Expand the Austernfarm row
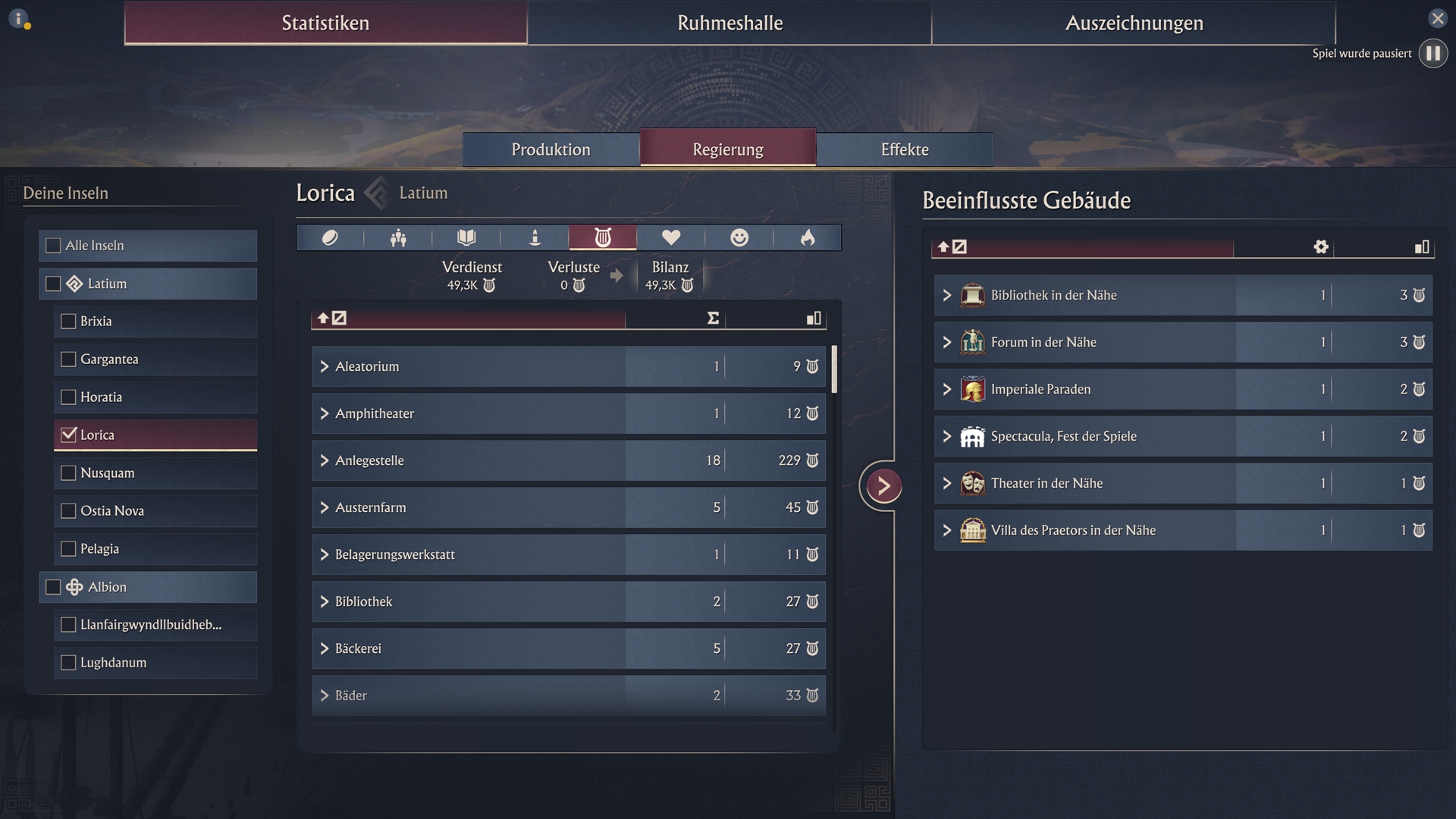This screenshot has width=1456, height=819. click(325, 507)
